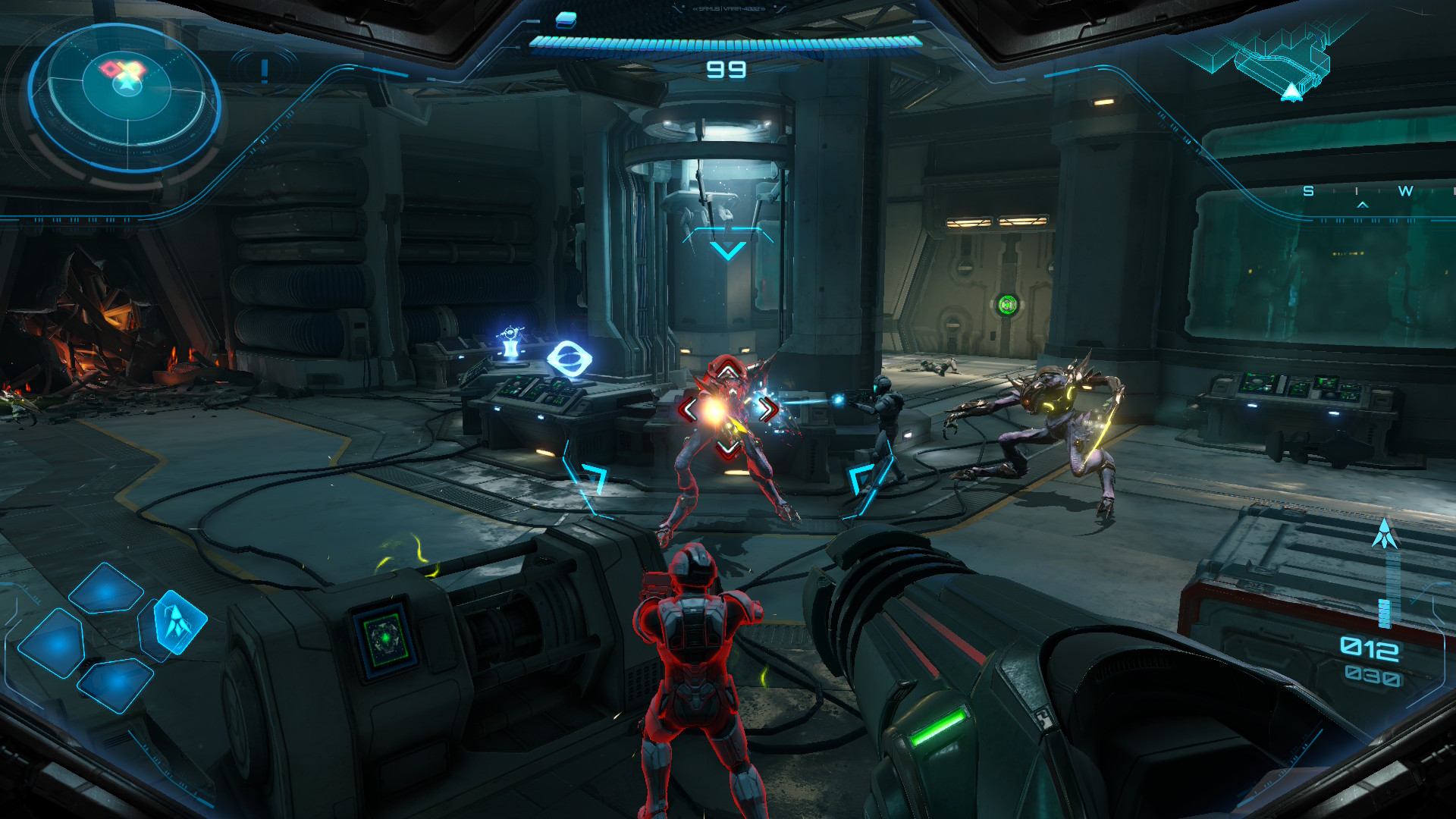Select the exclamation mark alert icon
This screenshot has height=819, width=1456.
264,71
